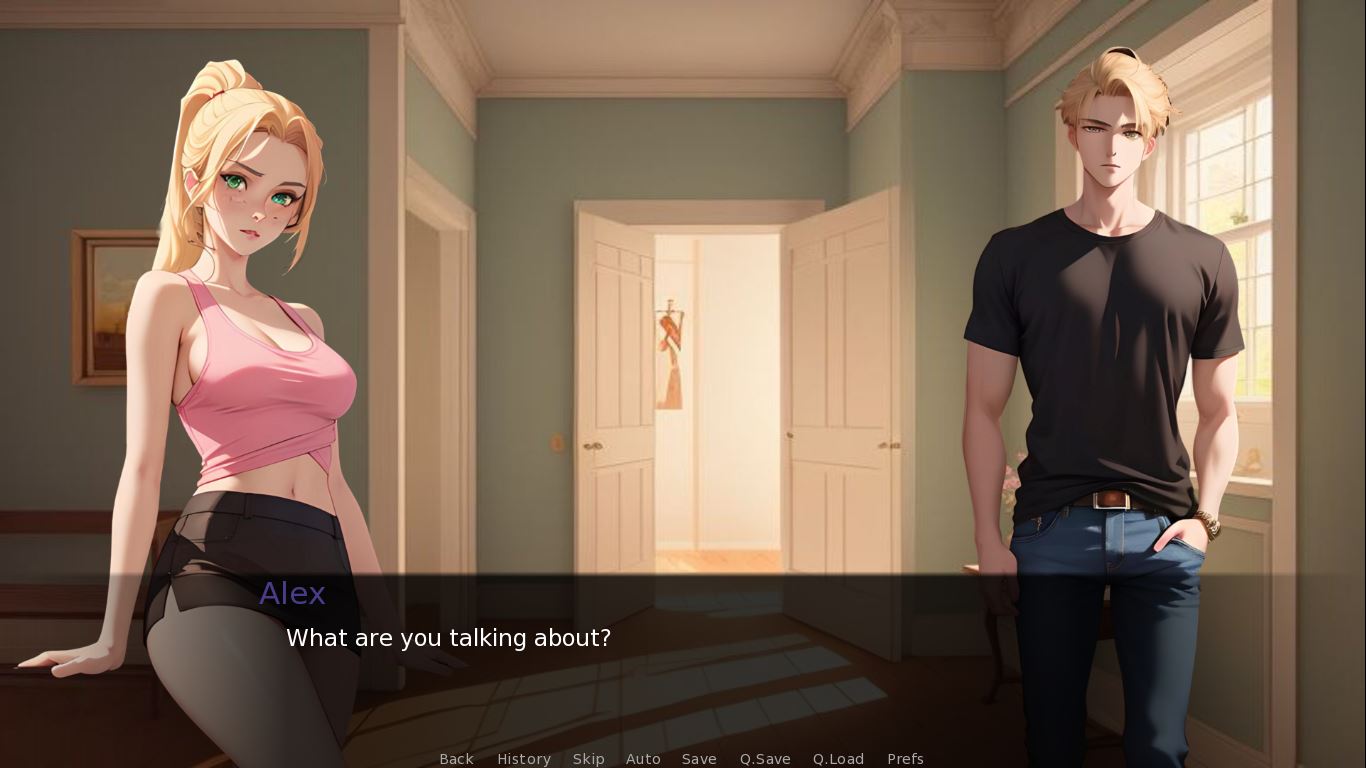Image resolution: width=1366 pixels, height=768 pixels.
Task: Advance dialogue by clicking Alex's line
Action: point(448,638)
